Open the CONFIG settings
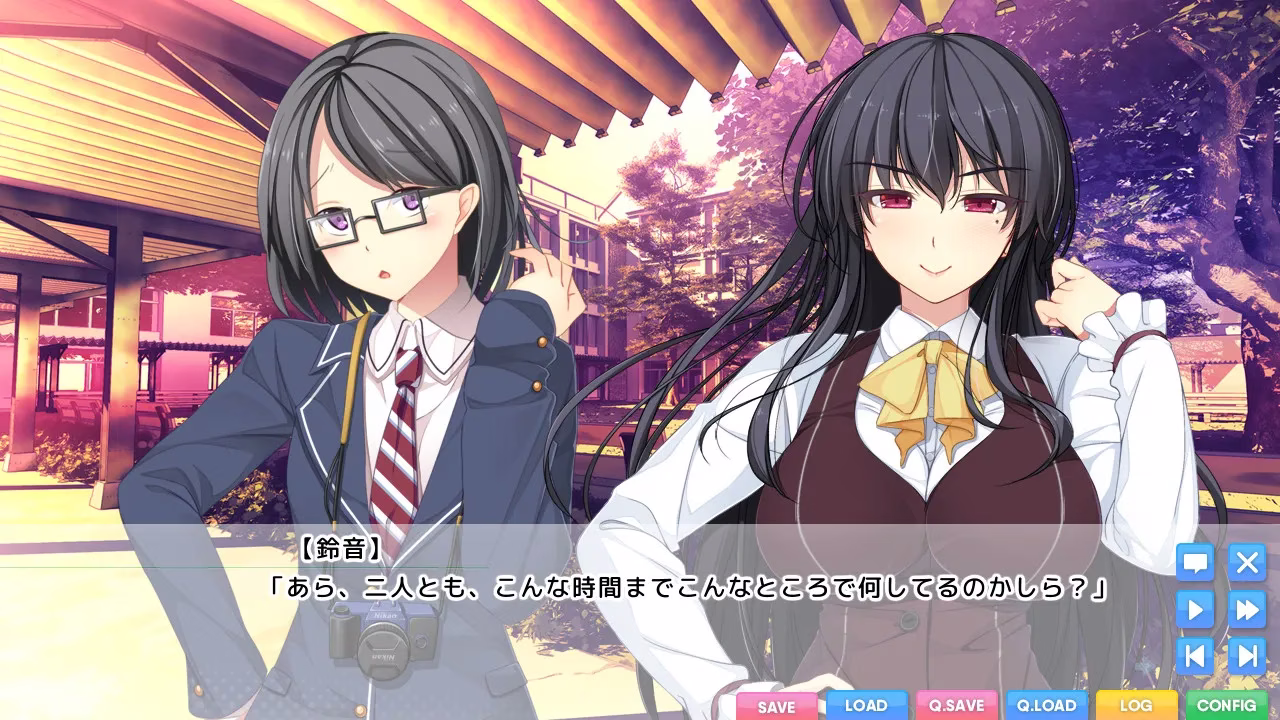1280x720 pixels. (1226, 705)
